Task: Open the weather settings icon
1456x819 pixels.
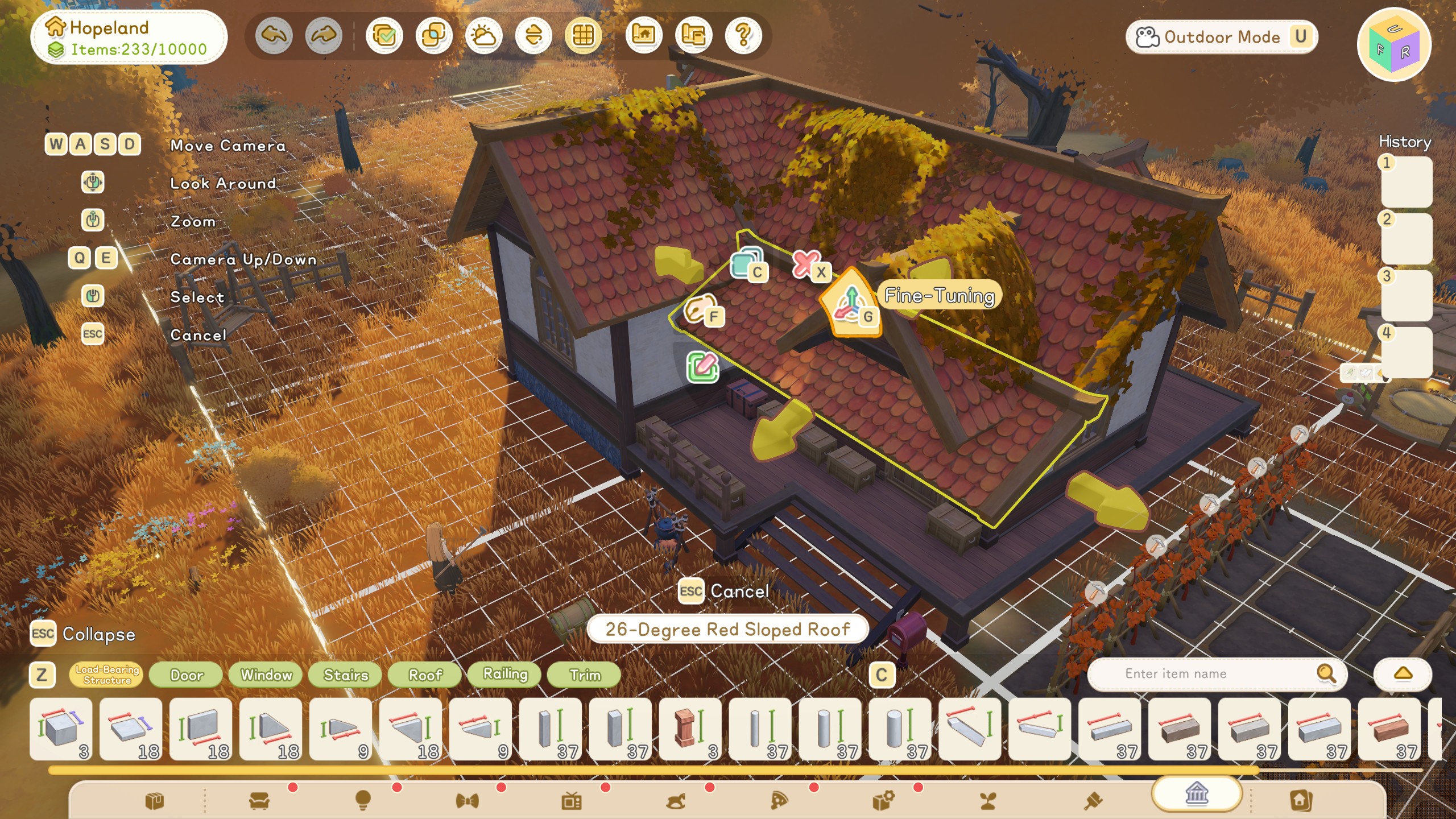Action: [483, 35]
